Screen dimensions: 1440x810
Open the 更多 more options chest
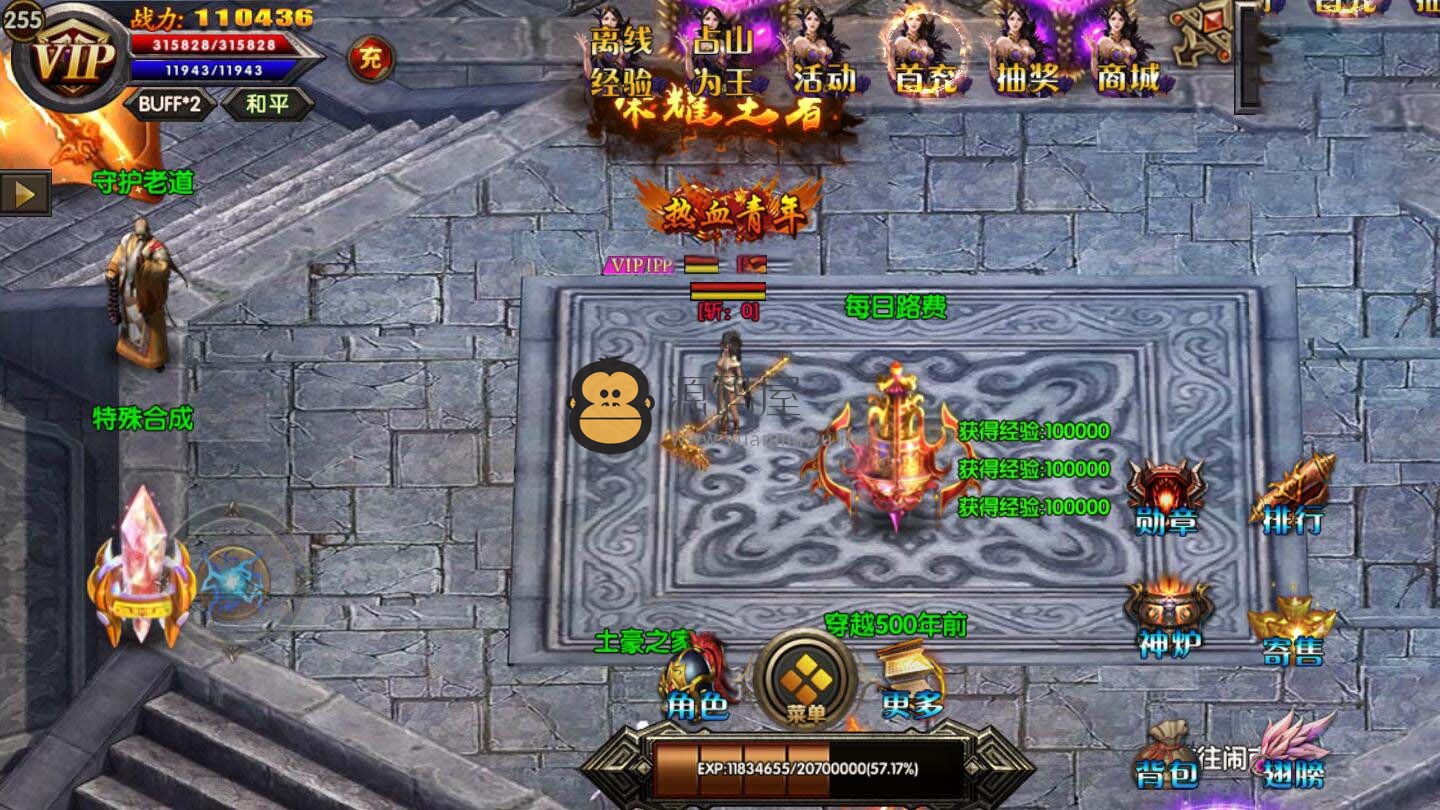(x=911, y=680)
